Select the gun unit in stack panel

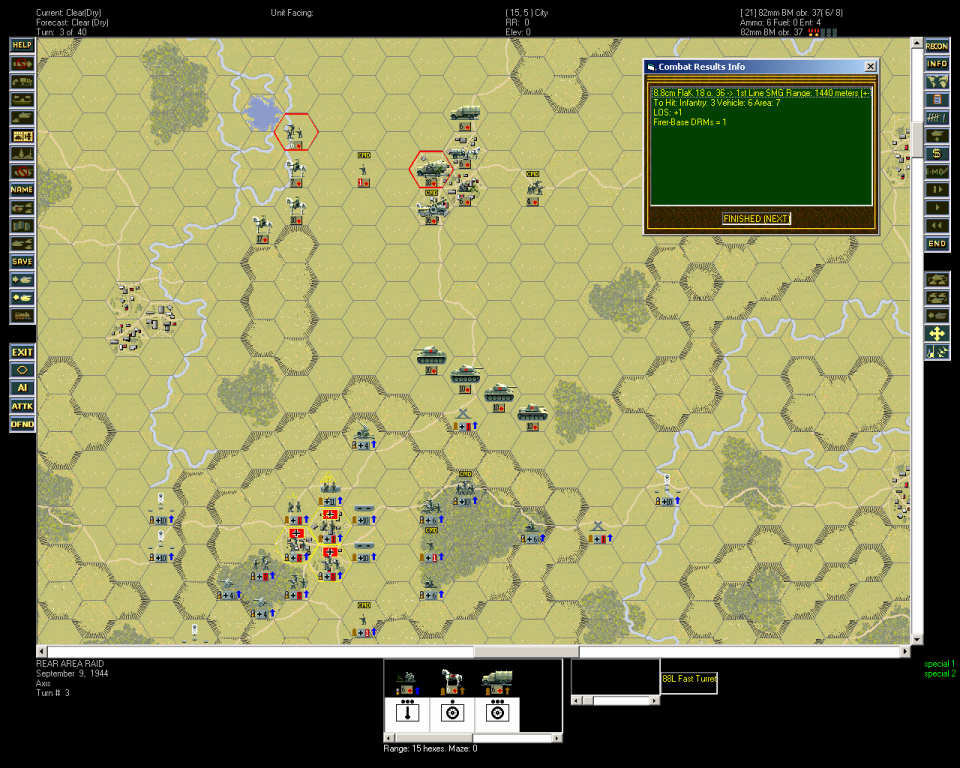(407, 681)
